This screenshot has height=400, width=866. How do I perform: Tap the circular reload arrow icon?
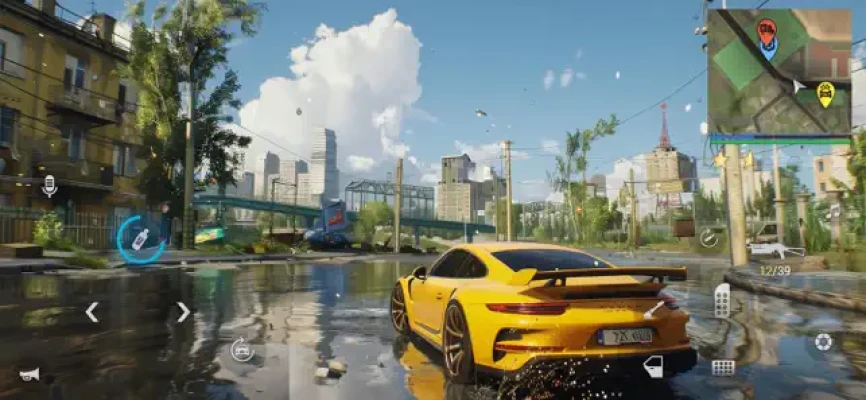click(709, 238)
